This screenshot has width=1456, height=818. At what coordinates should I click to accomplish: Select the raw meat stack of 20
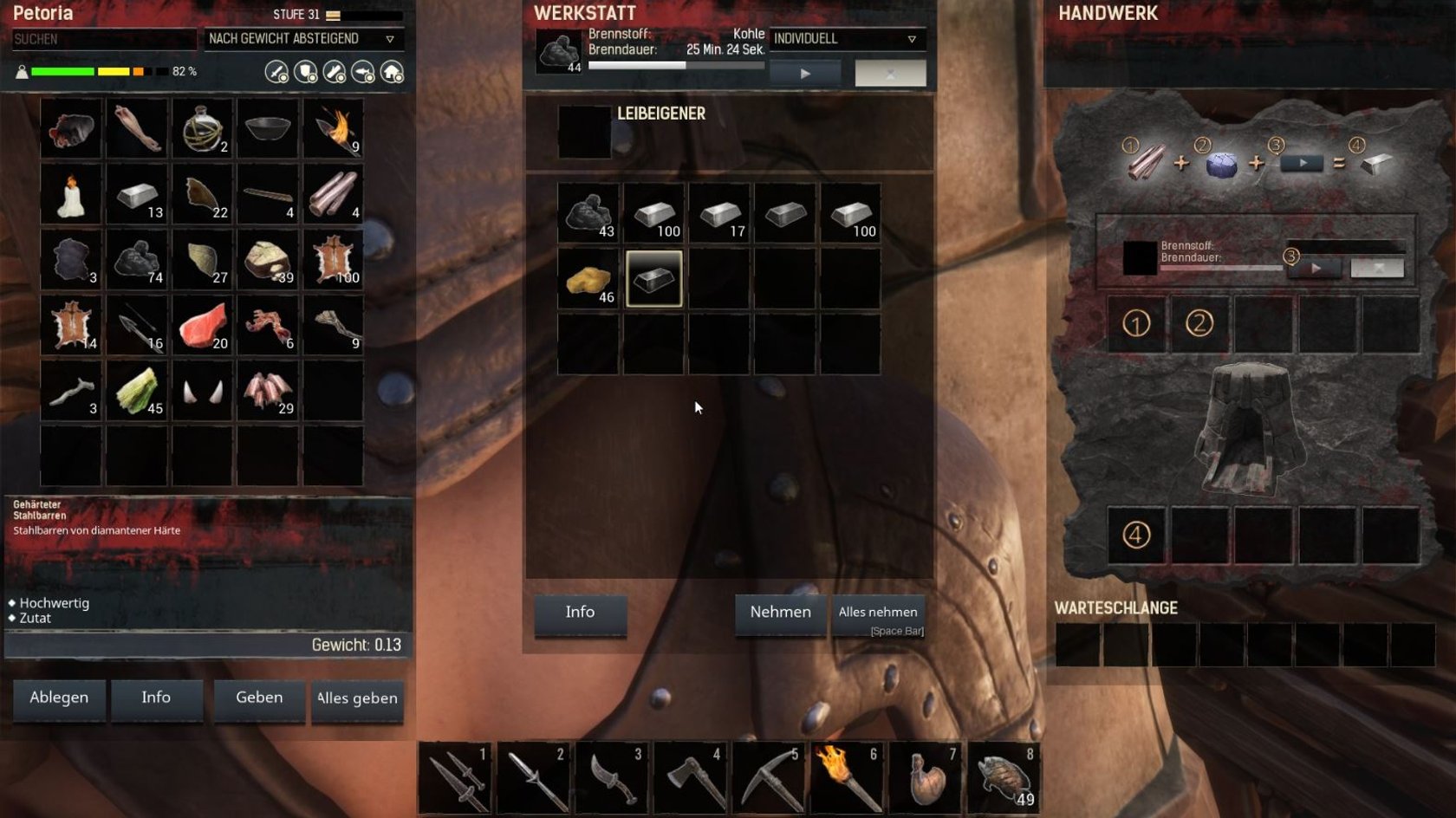tap(203, 326)
